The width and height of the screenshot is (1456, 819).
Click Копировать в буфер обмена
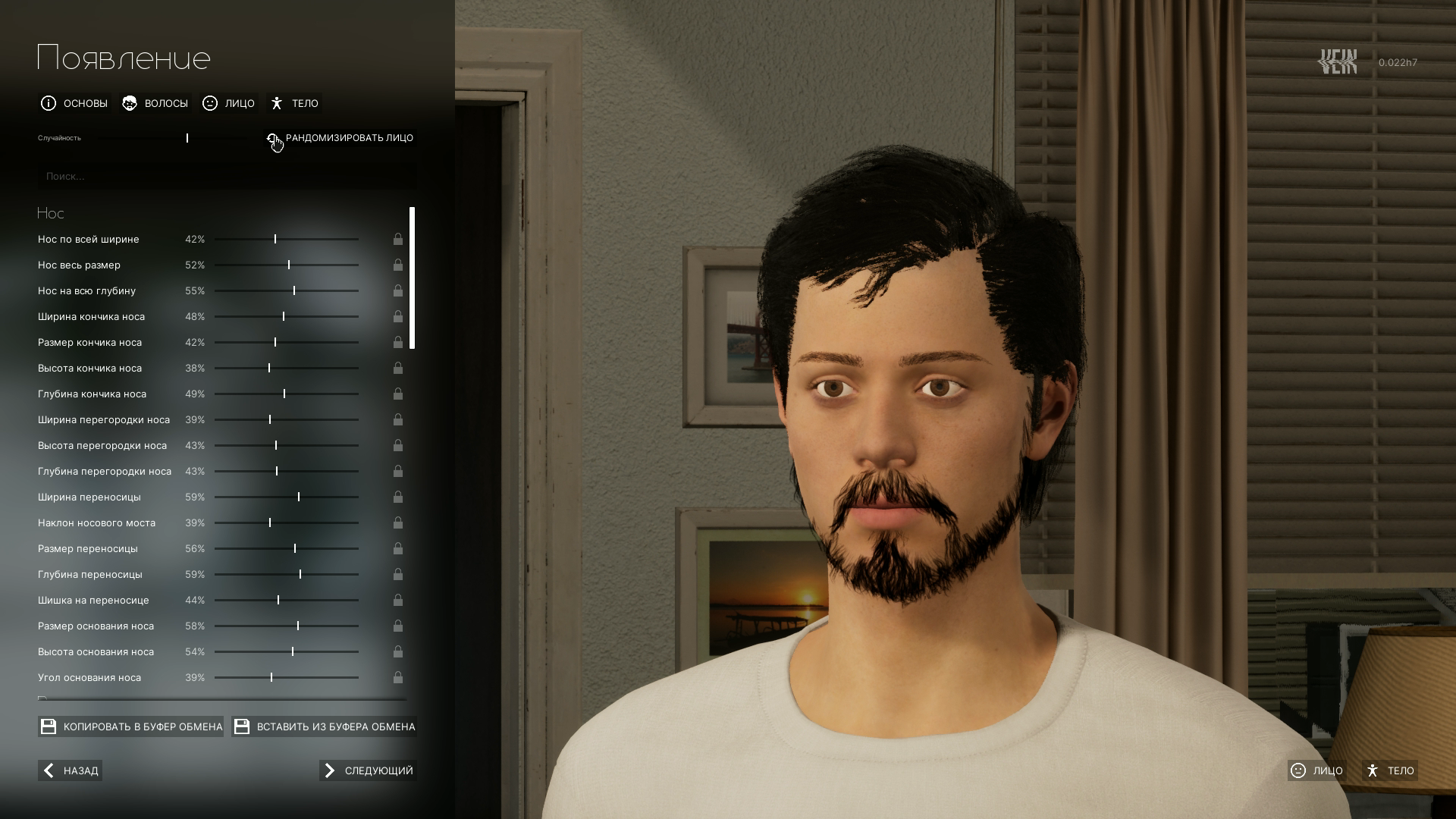tap(131, 726)
